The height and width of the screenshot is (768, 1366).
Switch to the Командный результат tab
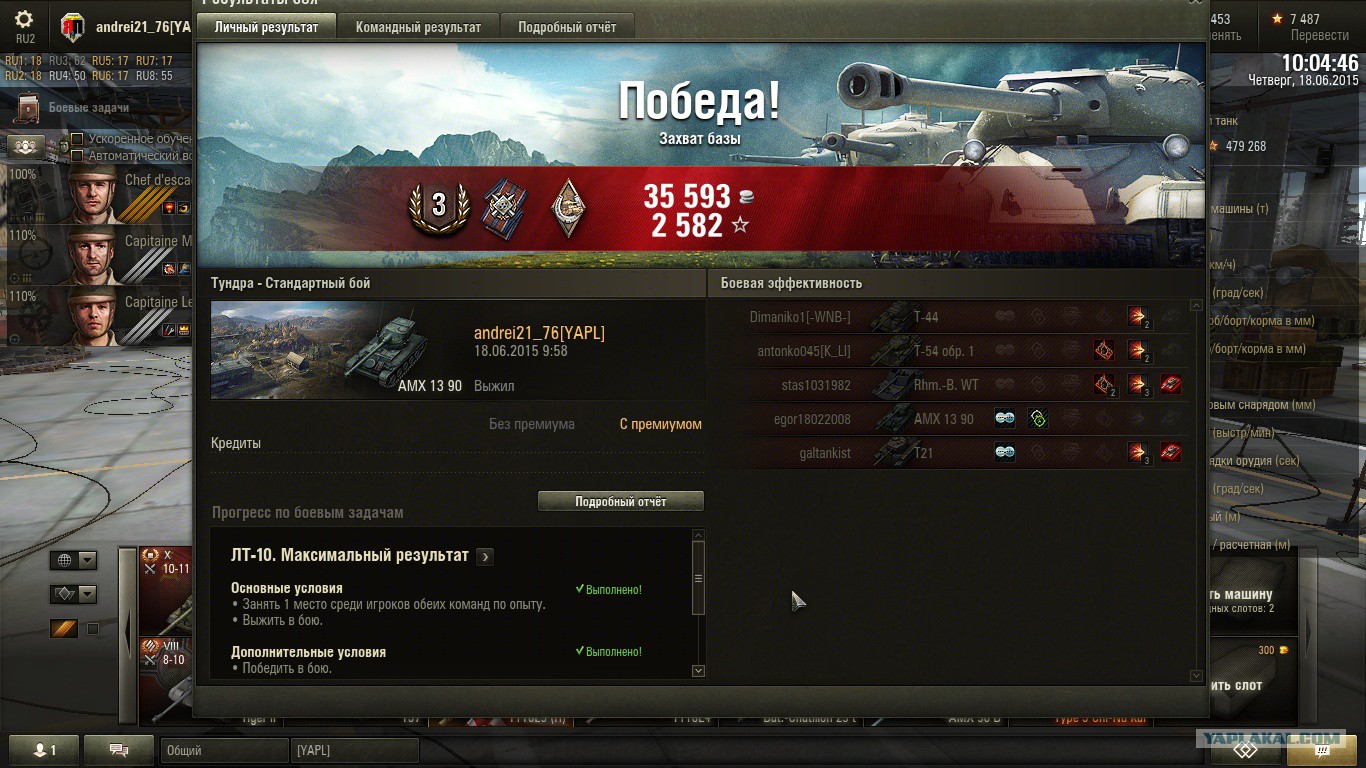(x=418, y=27)
